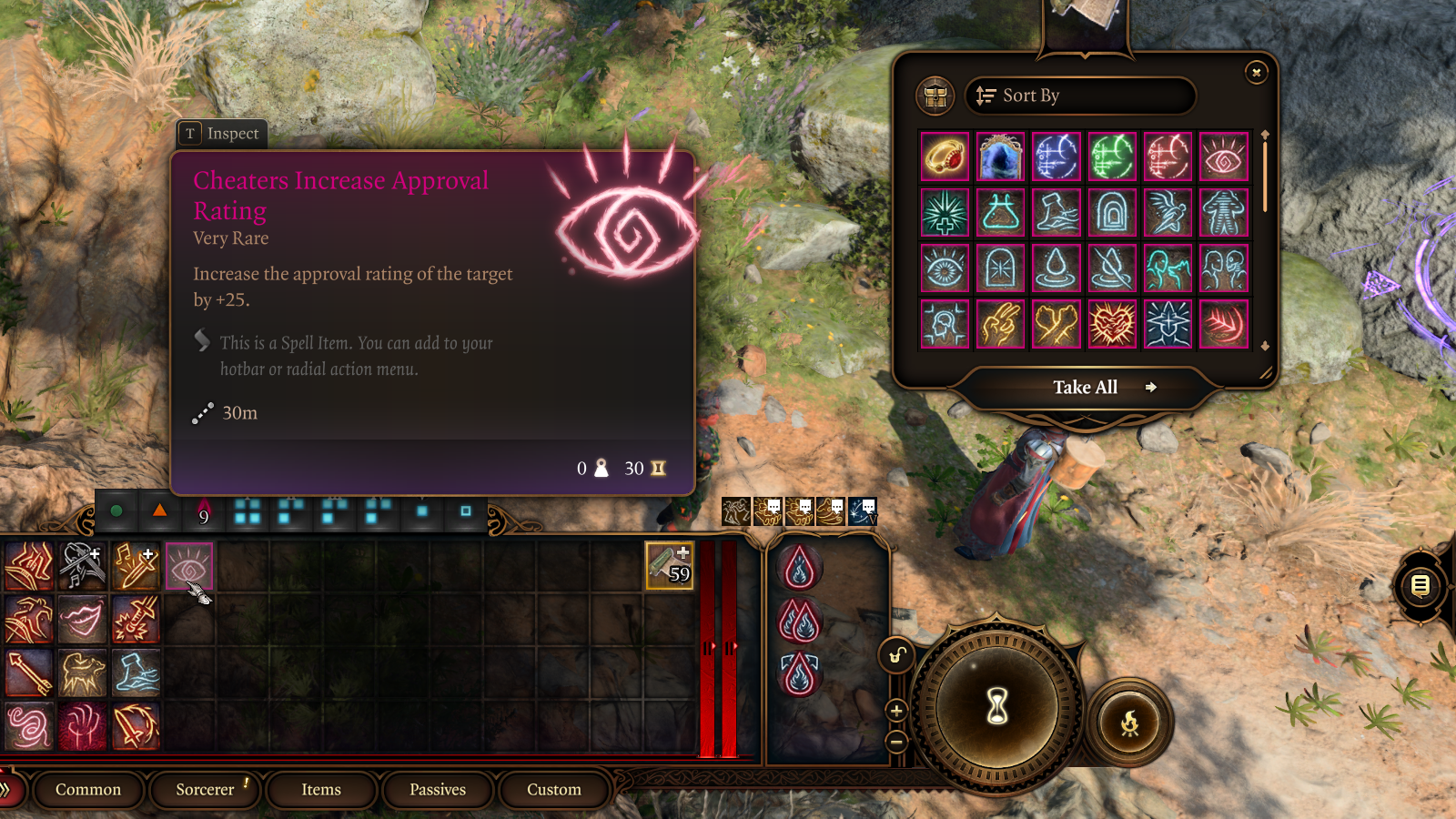The width and height of the screenshot is (1456, 819).
Task: Switch to the Common hotbar tab
Action: point(88,790)
